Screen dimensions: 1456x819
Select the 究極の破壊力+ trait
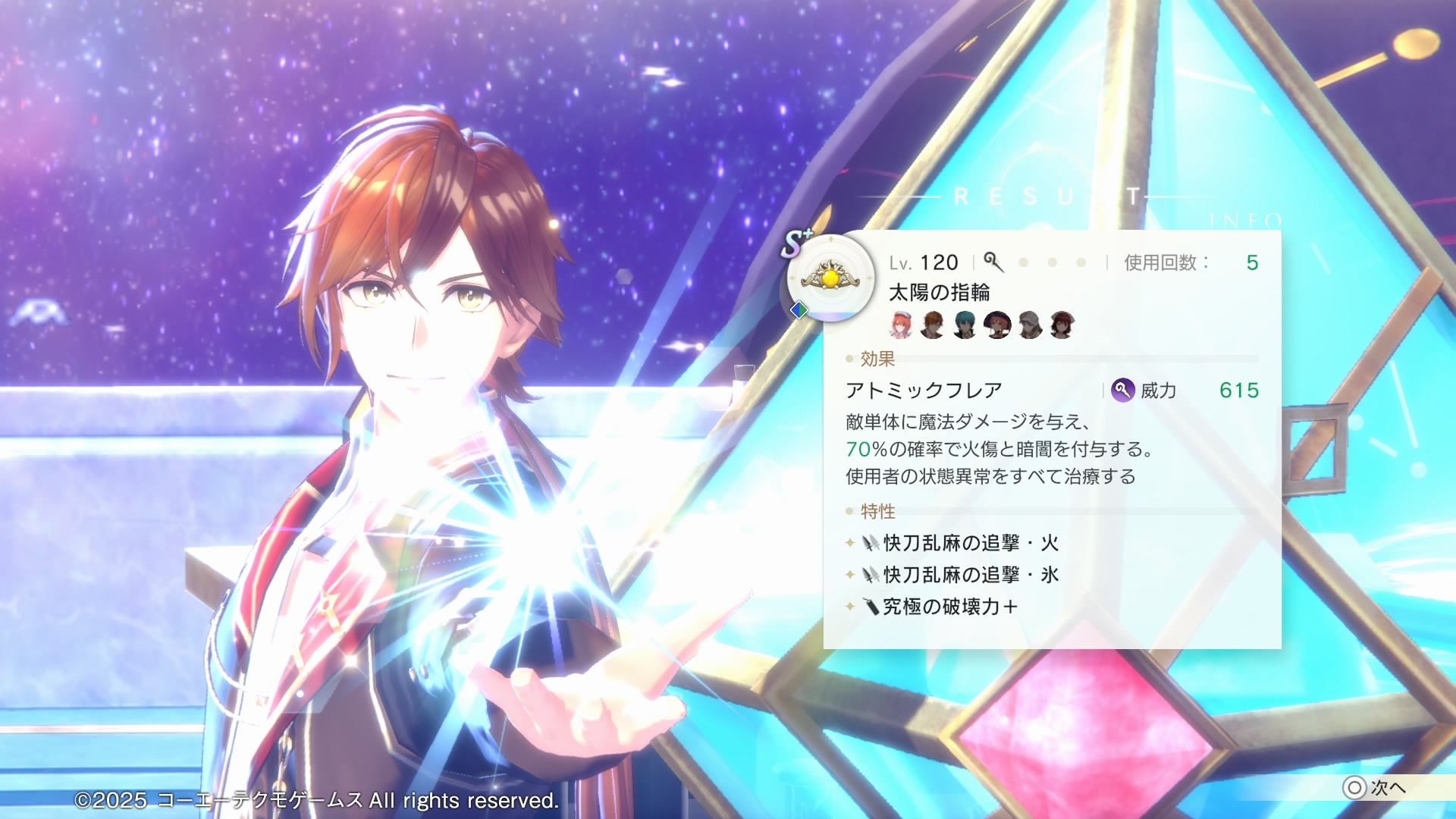[949, 607]
